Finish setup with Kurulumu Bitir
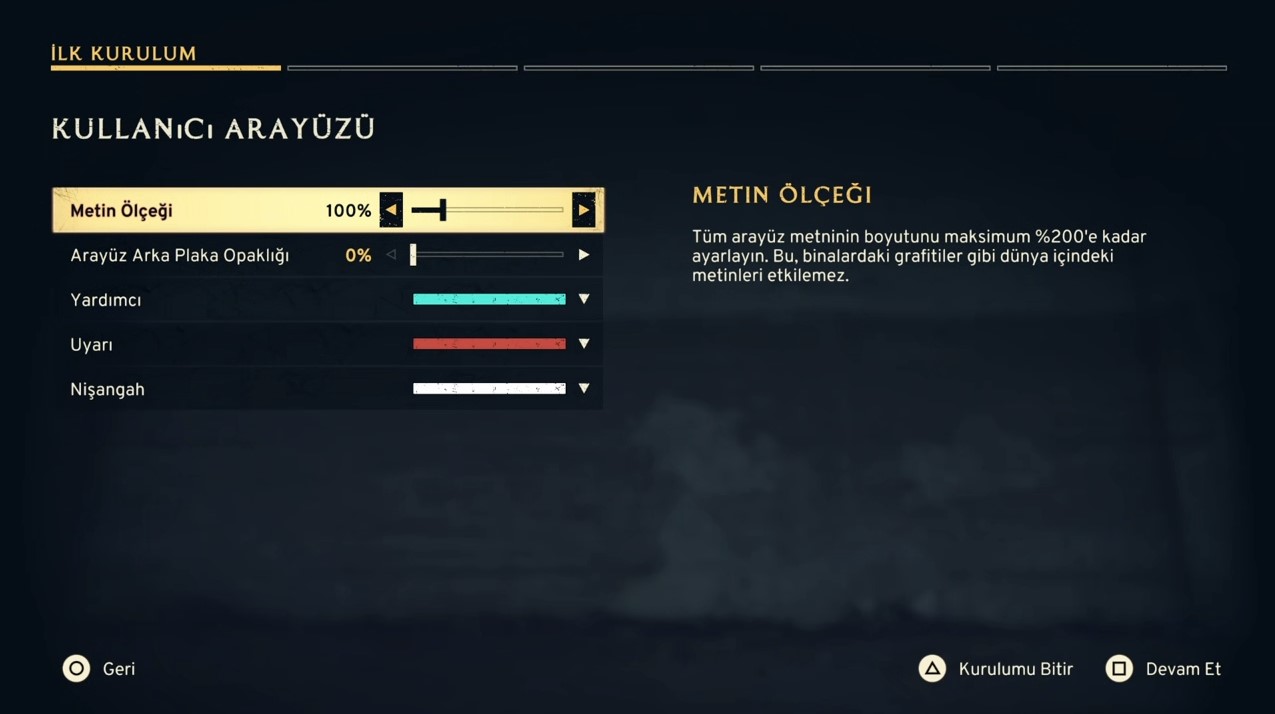Screen dimensions: 1275x714 click(x=996, y=669)
